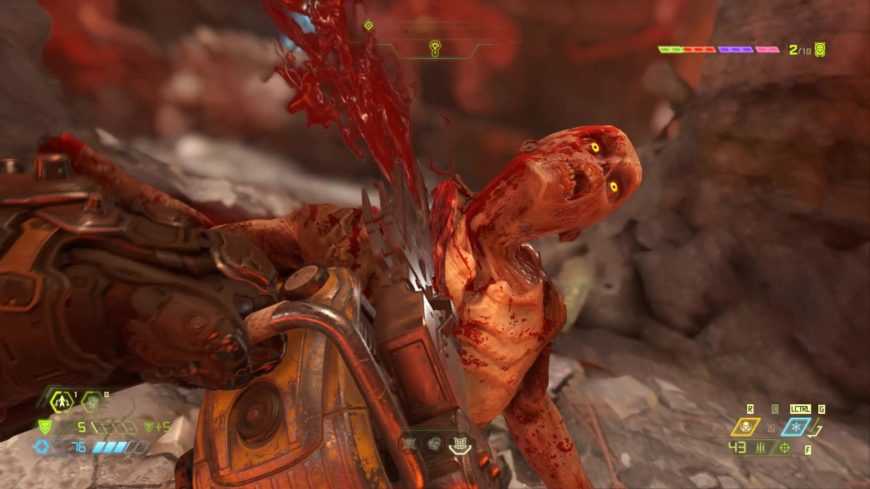The height and width of the screenshot is (489, 870).
Task: Click the demon counter icon at top right
Action: [821, 48]
